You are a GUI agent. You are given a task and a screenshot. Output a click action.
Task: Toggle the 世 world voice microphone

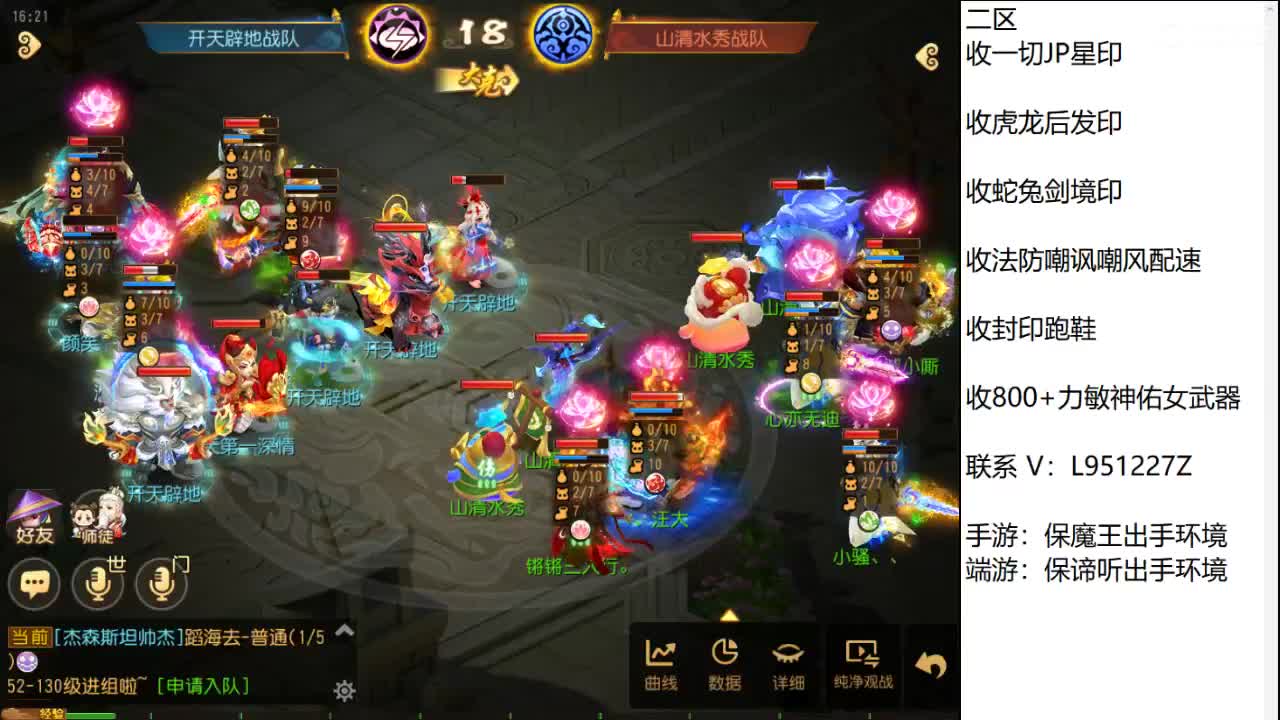click(x=99, y=583)
